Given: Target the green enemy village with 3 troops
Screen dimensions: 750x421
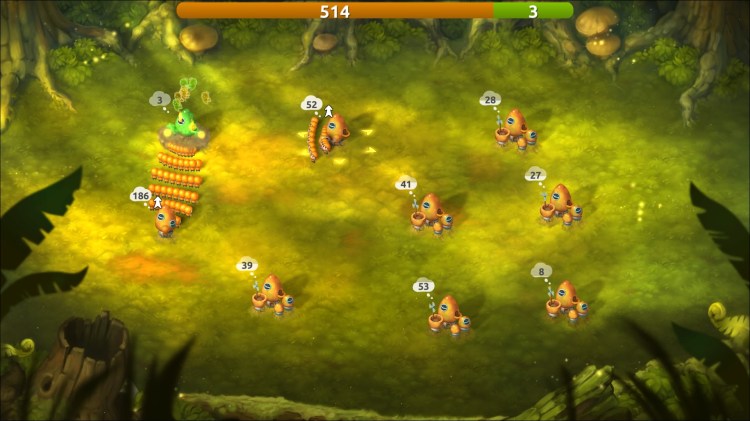Looking at the screenshot, I should (x=185, y=124).
